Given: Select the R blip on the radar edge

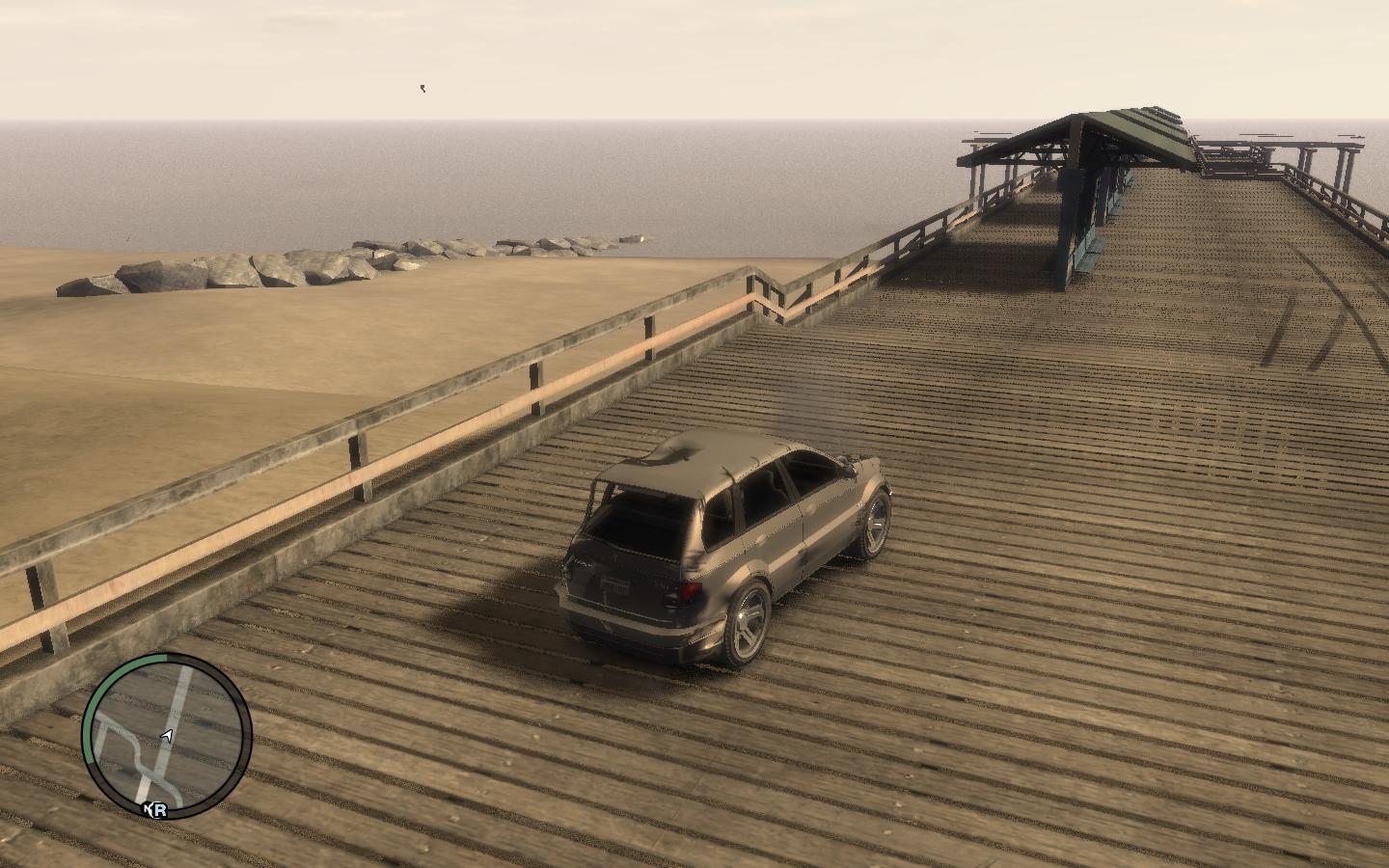Looking at the screenshot, I should tap(158, 810).
